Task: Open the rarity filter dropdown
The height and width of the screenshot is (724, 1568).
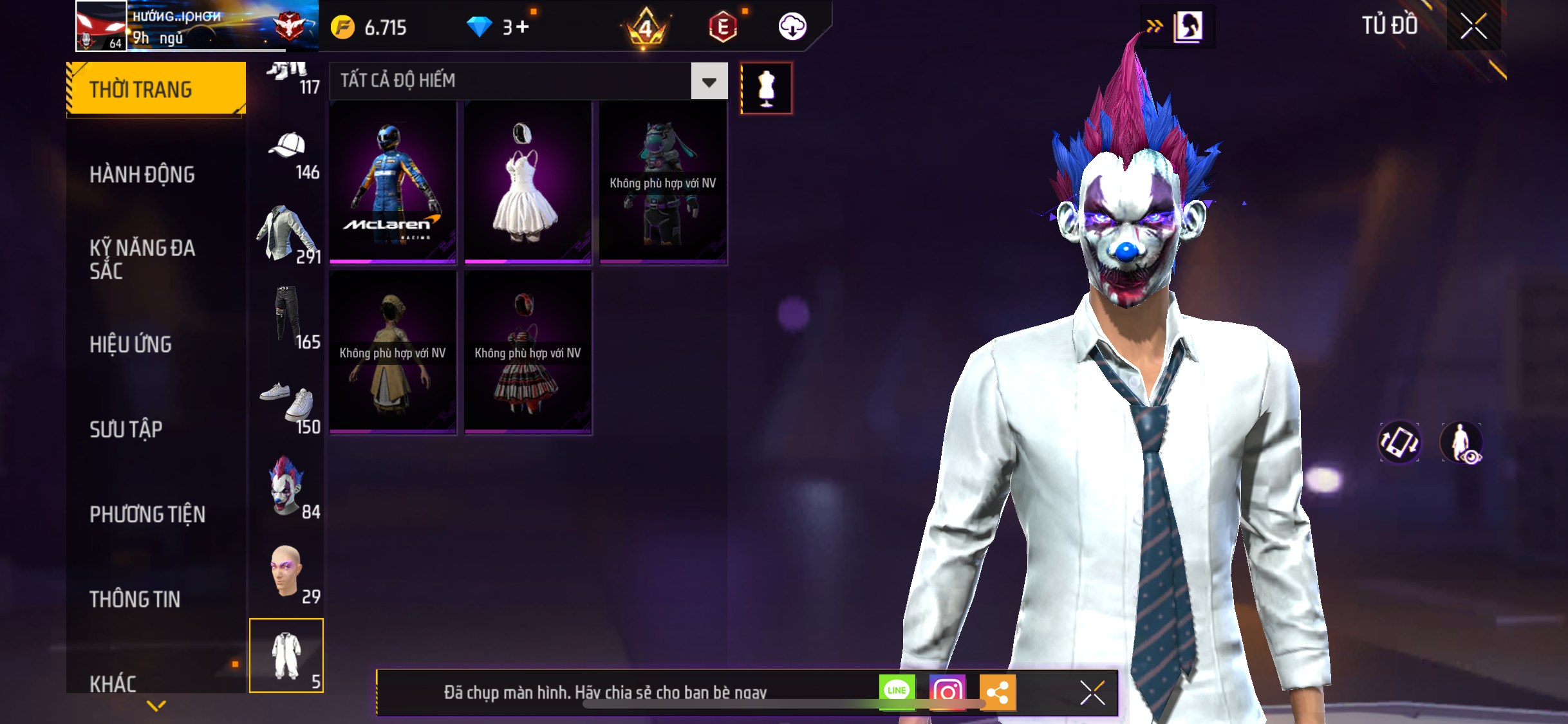Action: pos(709,81)
